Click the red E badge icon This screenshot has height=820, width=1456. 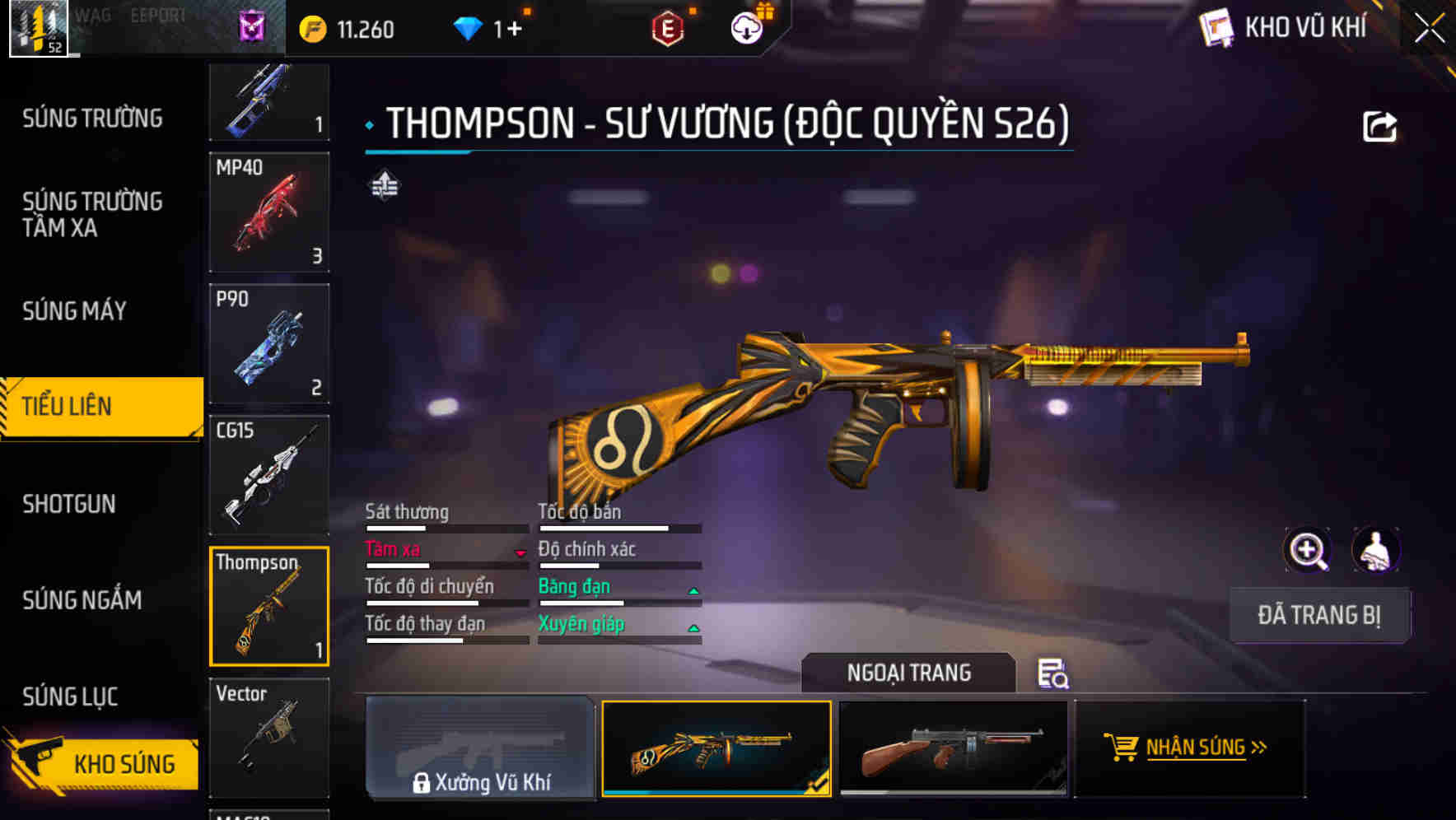point(667,27)
